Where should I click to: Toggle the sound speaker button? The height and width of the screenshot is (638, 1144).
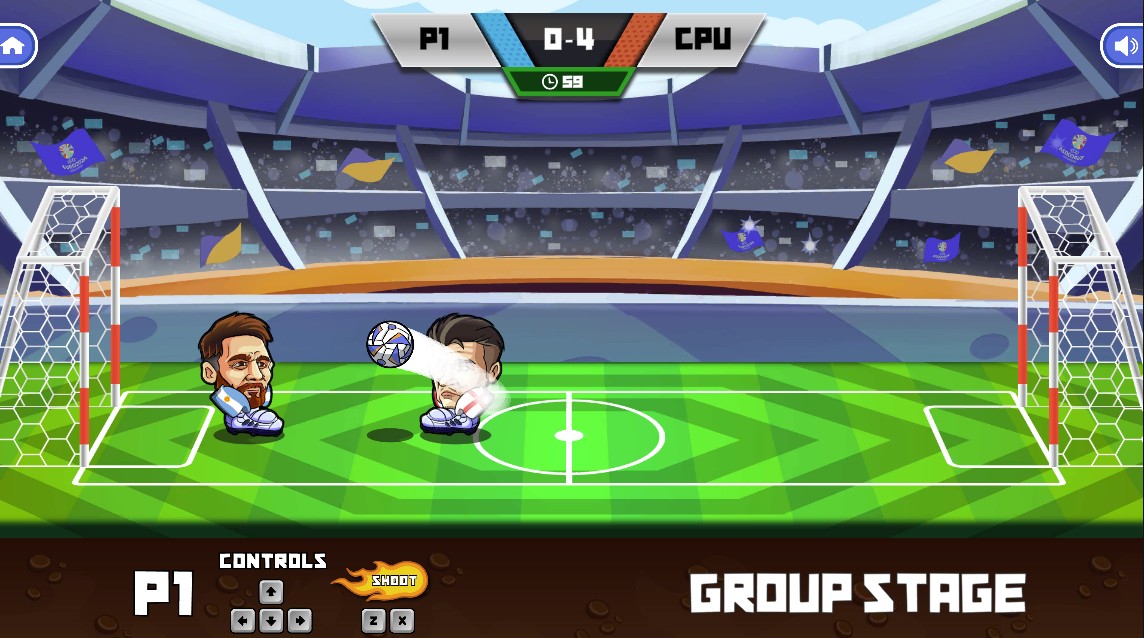point(1125,46)
